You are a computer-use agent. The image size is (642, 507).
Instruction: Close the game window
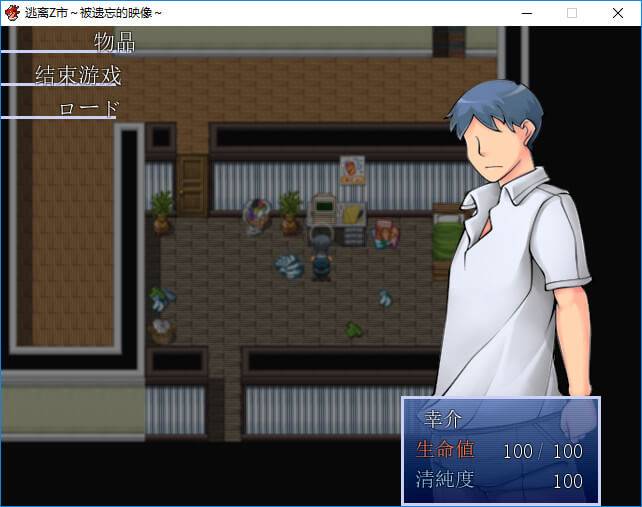click(617, 13)
